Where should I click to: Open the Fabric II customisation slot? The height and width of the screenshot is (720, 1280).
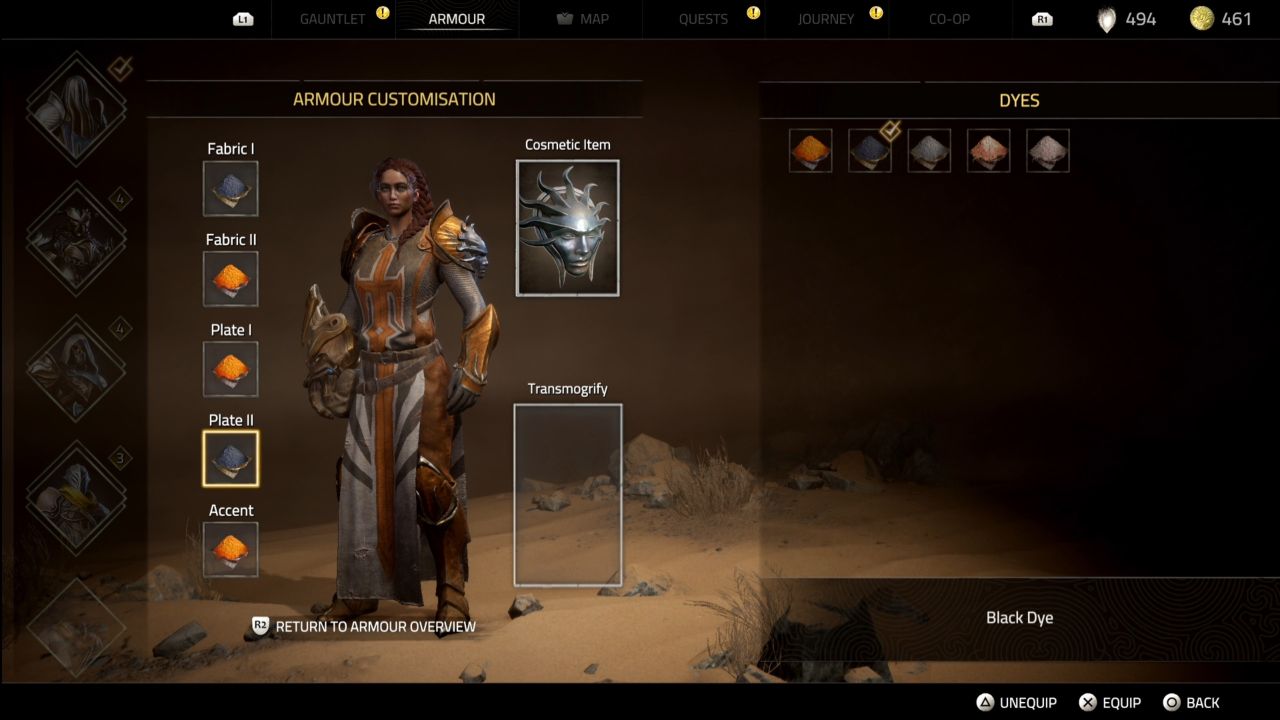pos(230,278)
